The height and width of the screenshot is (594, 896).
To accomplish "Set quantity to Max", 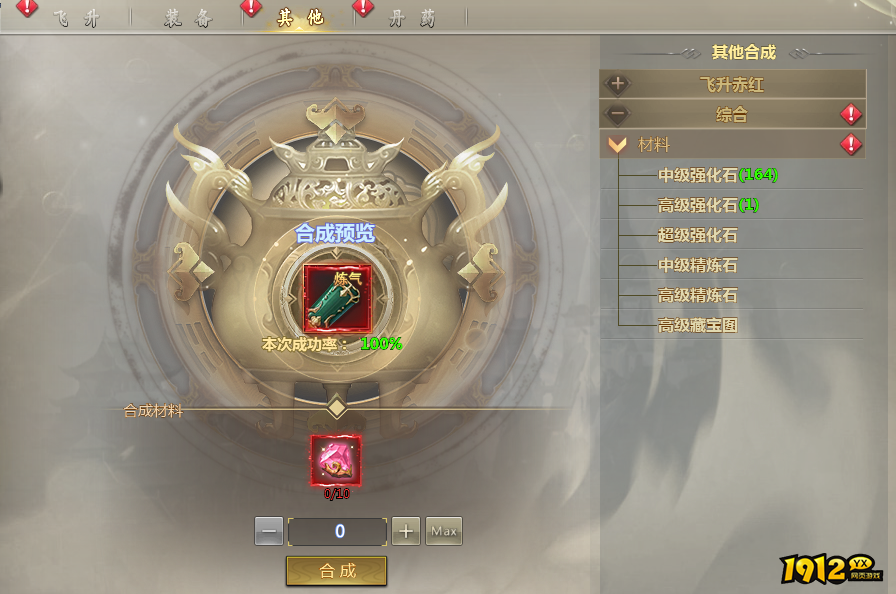I will click(x=444, y=531).
